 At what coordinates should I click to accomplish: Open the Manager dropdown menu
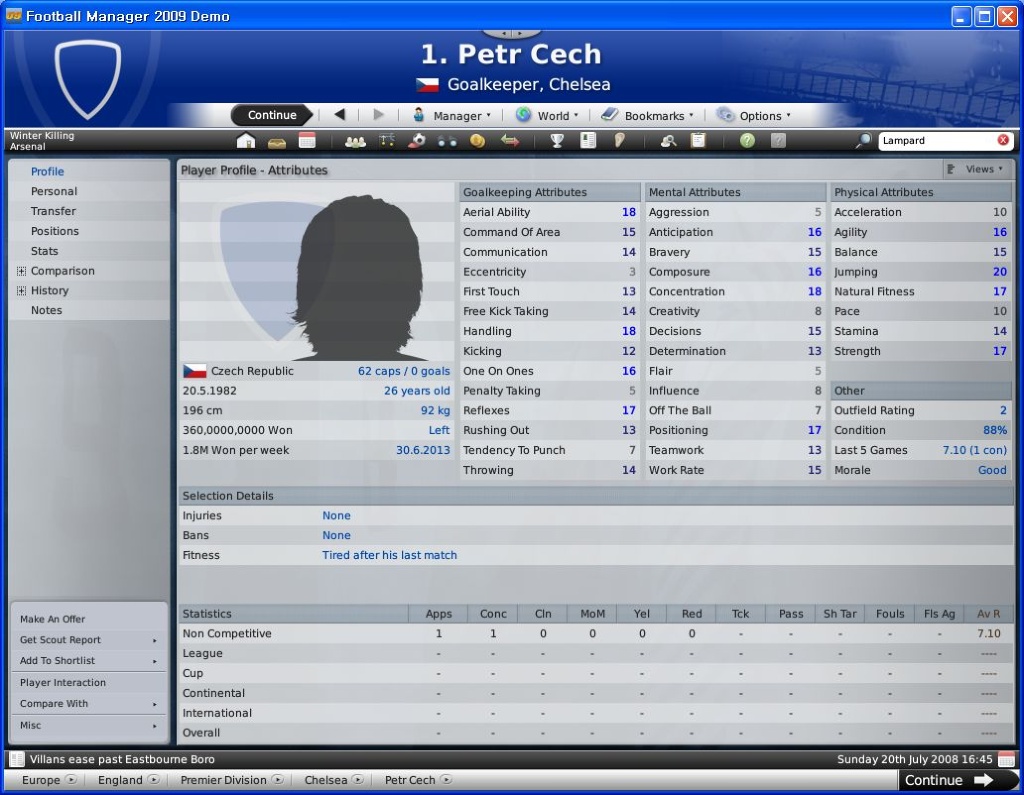click(451, 116)
